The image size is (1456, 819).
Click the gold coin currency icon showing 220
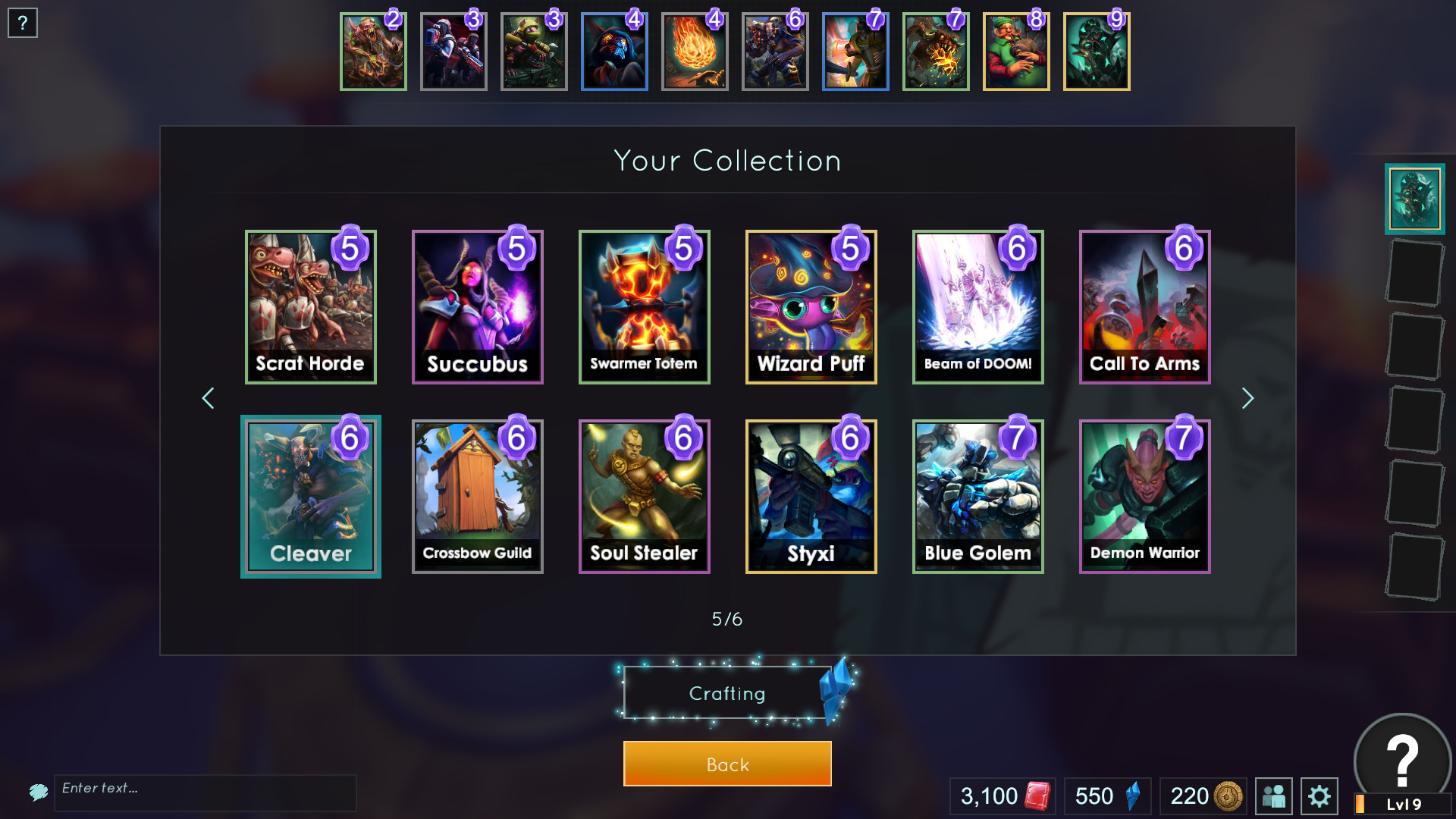coord(1228,796)
